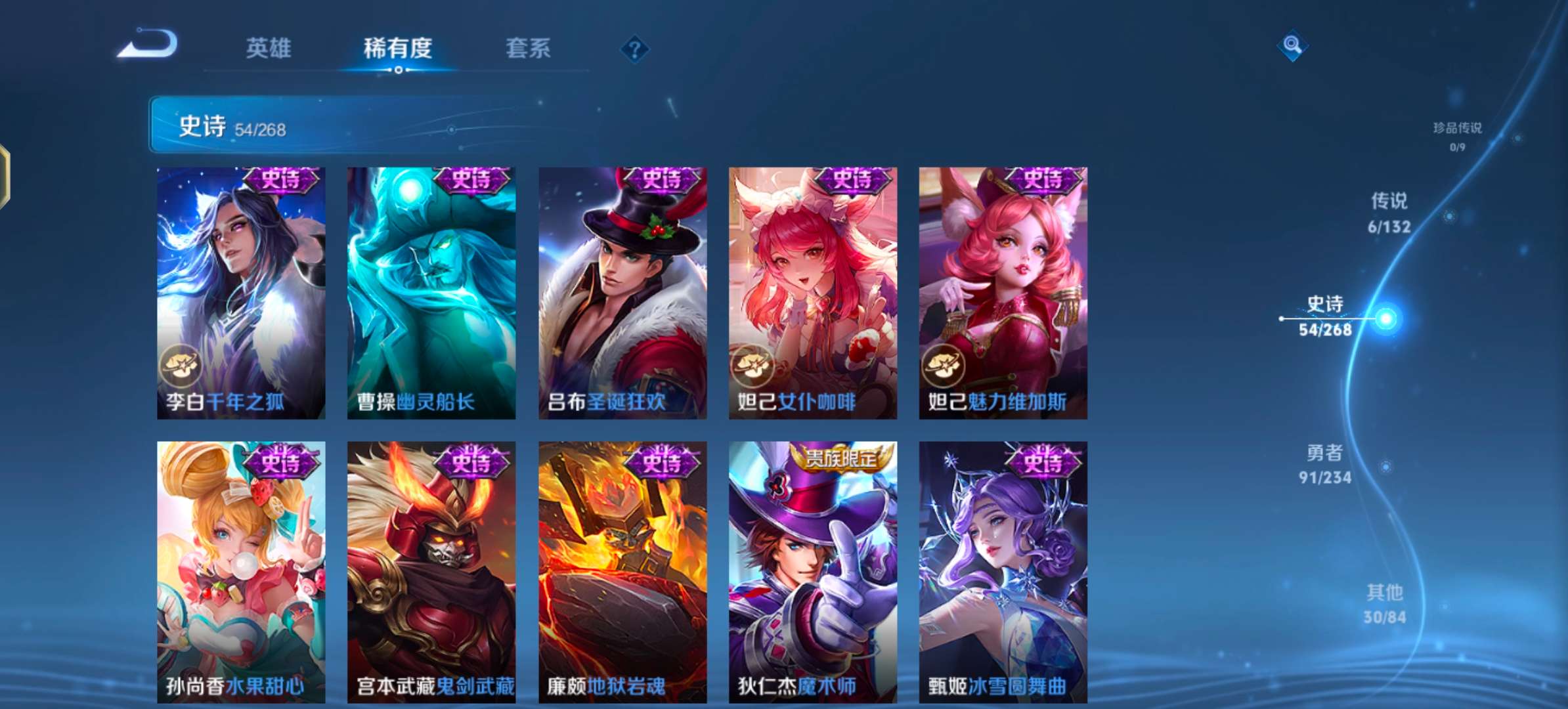Jump to the 传说 rarity section

(1389, 212)
